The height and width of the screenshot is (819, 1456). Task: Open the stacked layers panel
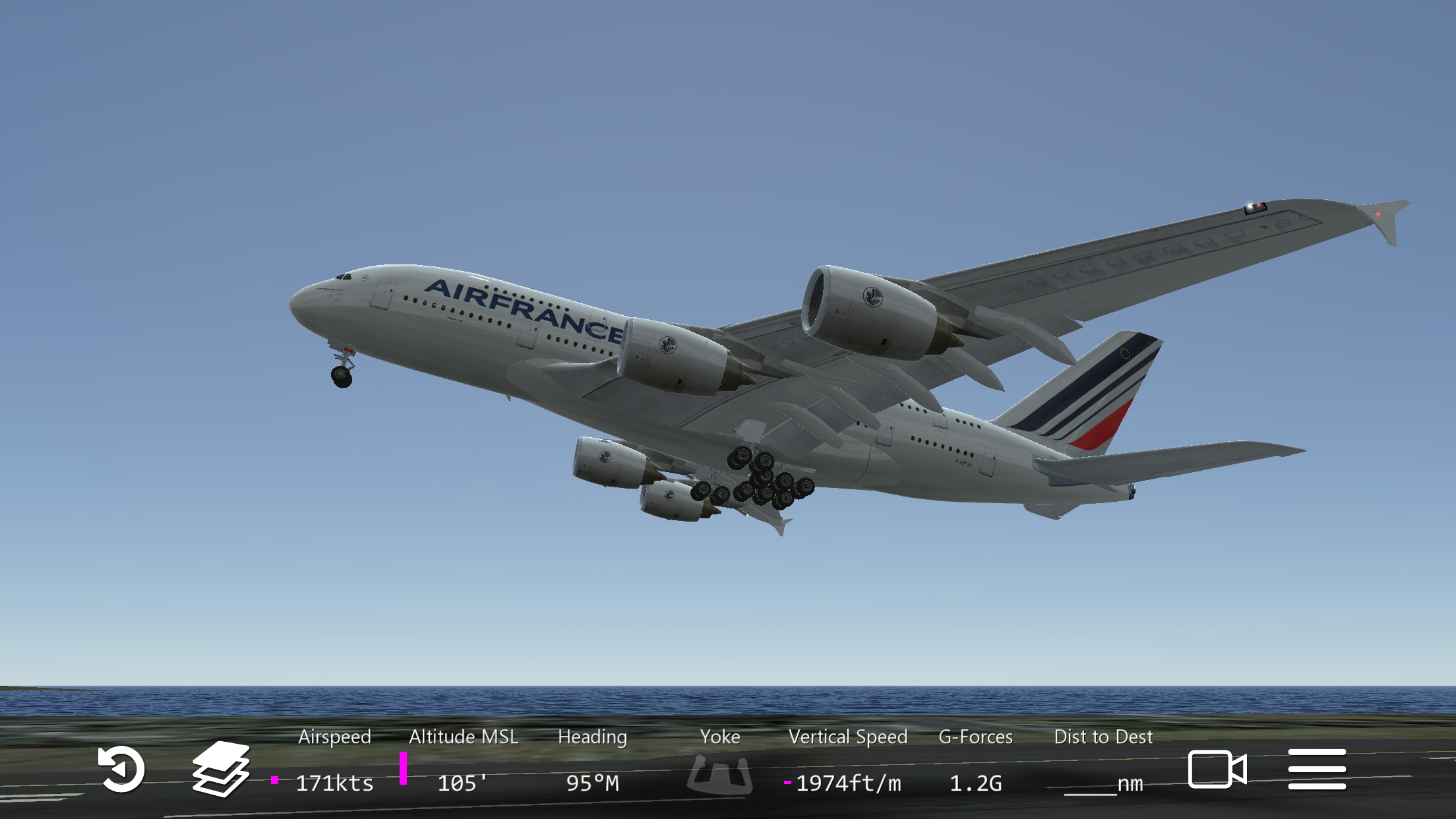point(221,769)
